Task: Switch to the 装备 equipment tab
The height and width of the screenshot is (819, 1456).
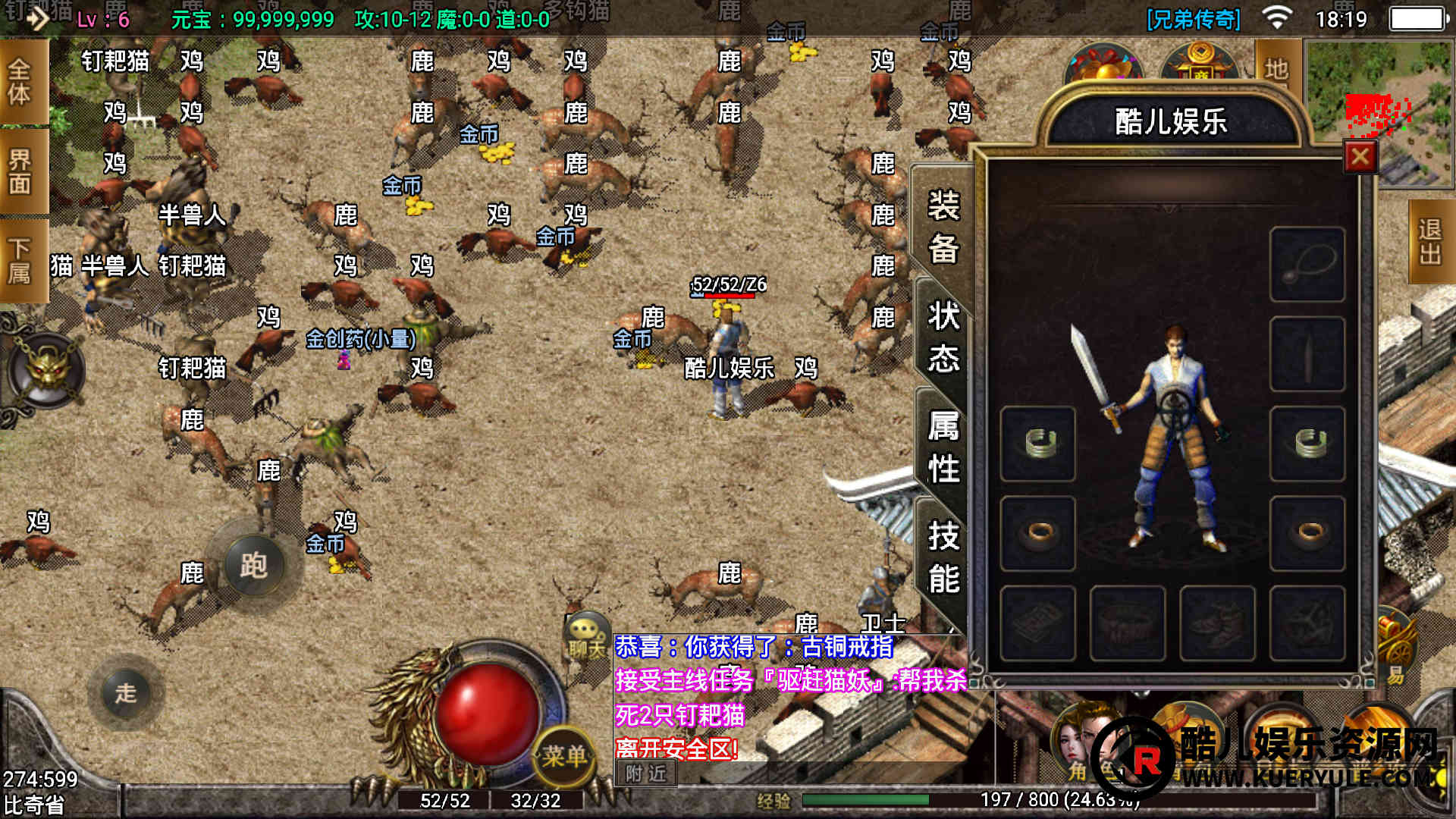Action: click(x=943, y=227)
